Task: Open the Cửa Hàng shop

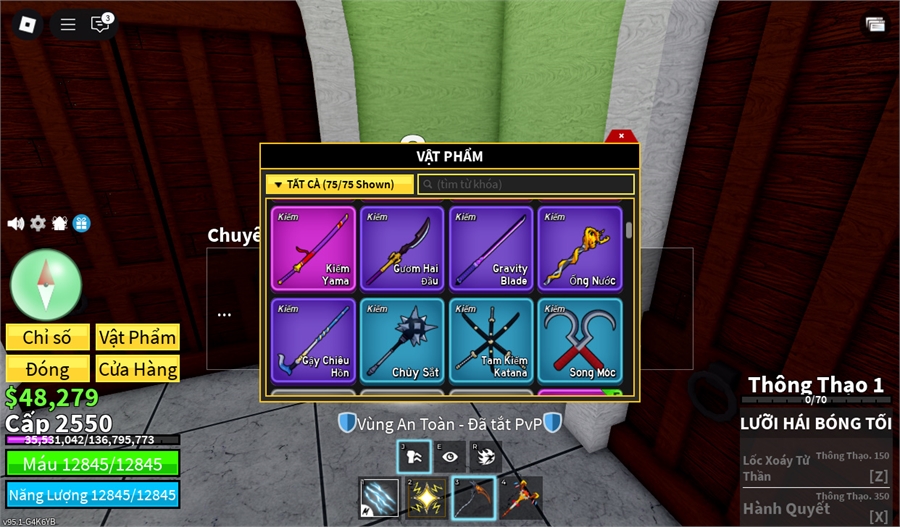Action: tap(137, 369)
